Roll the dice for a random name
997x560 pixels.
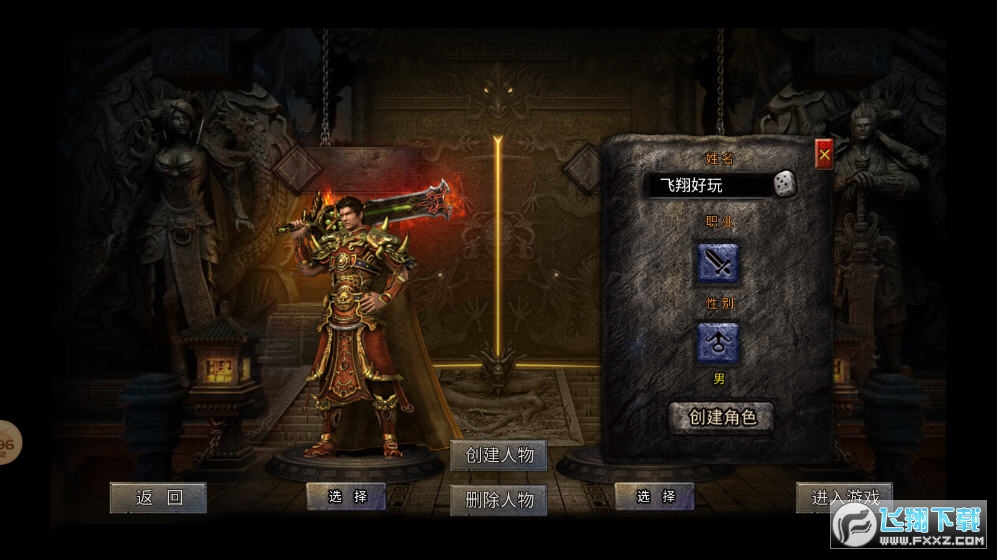(x=786, y=185)
